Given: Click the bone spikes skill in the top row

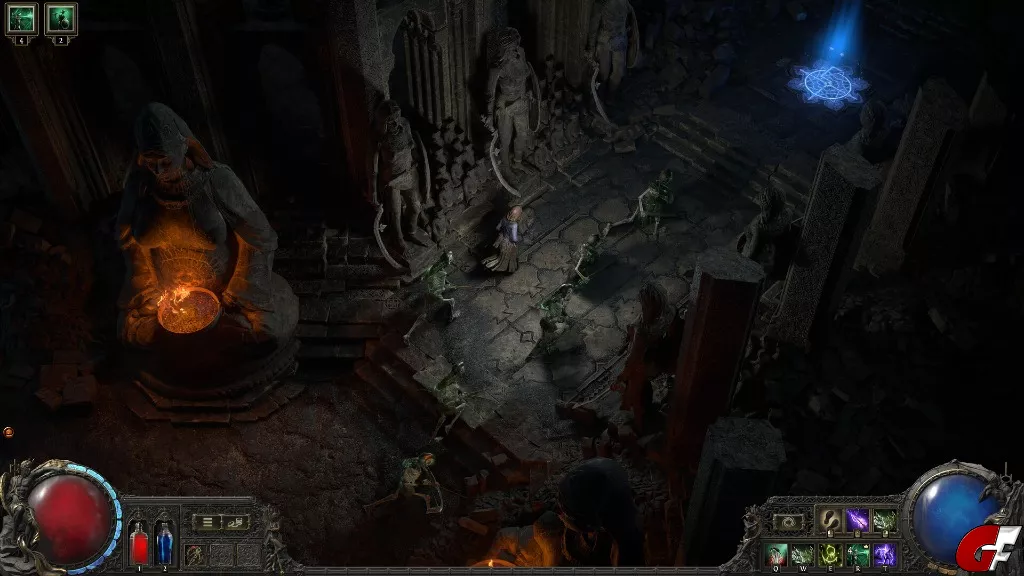Looking at the screenshot, I should click(x=885, y=520).
